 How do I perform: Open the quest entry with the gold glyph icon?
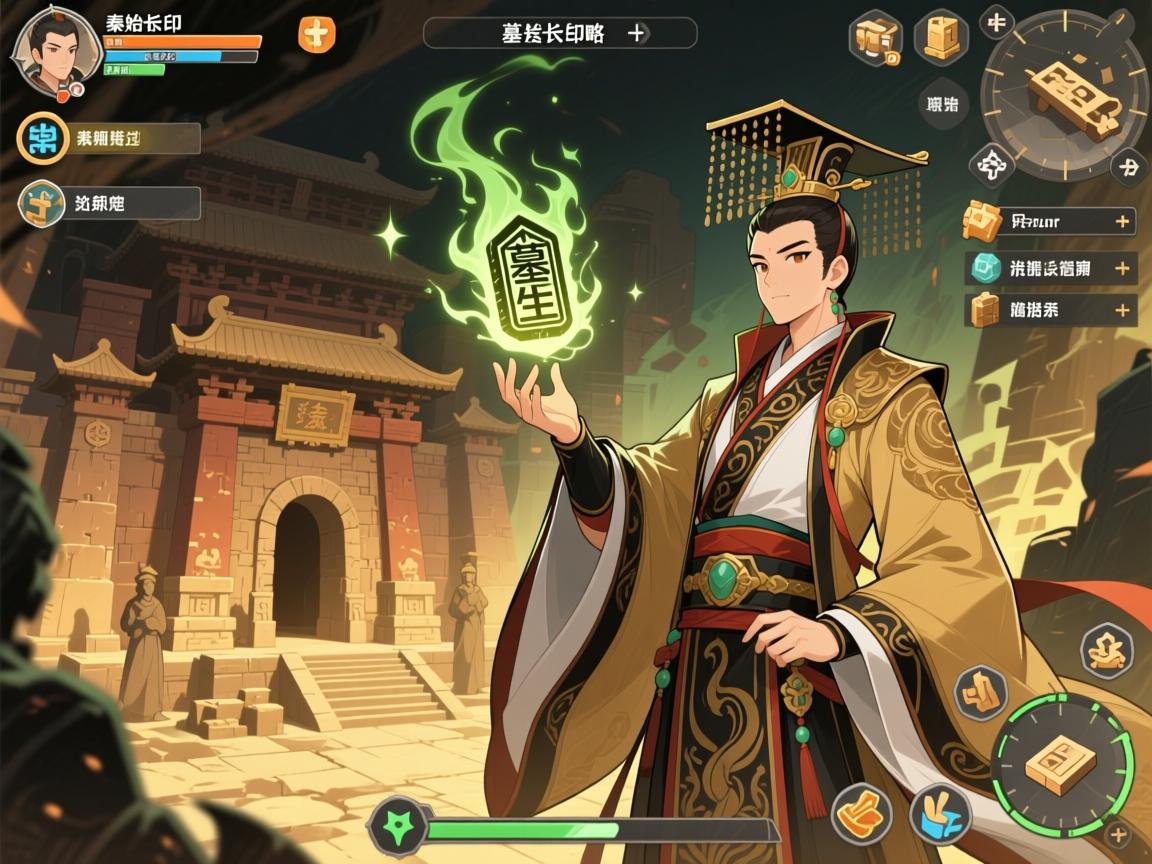[42, 203]
